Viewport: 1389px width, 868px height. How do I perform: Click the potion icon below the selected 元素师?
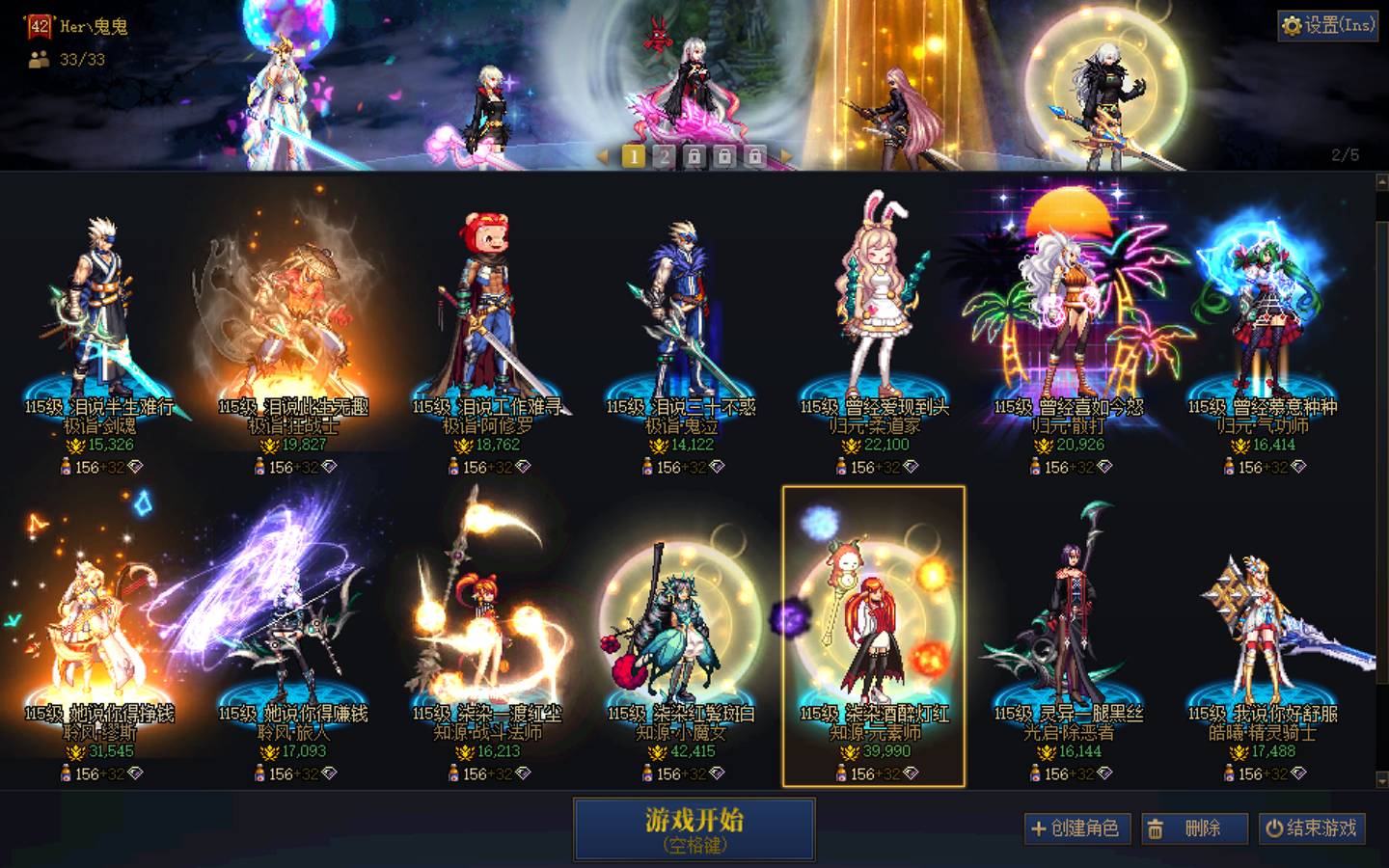click(841, 774)
